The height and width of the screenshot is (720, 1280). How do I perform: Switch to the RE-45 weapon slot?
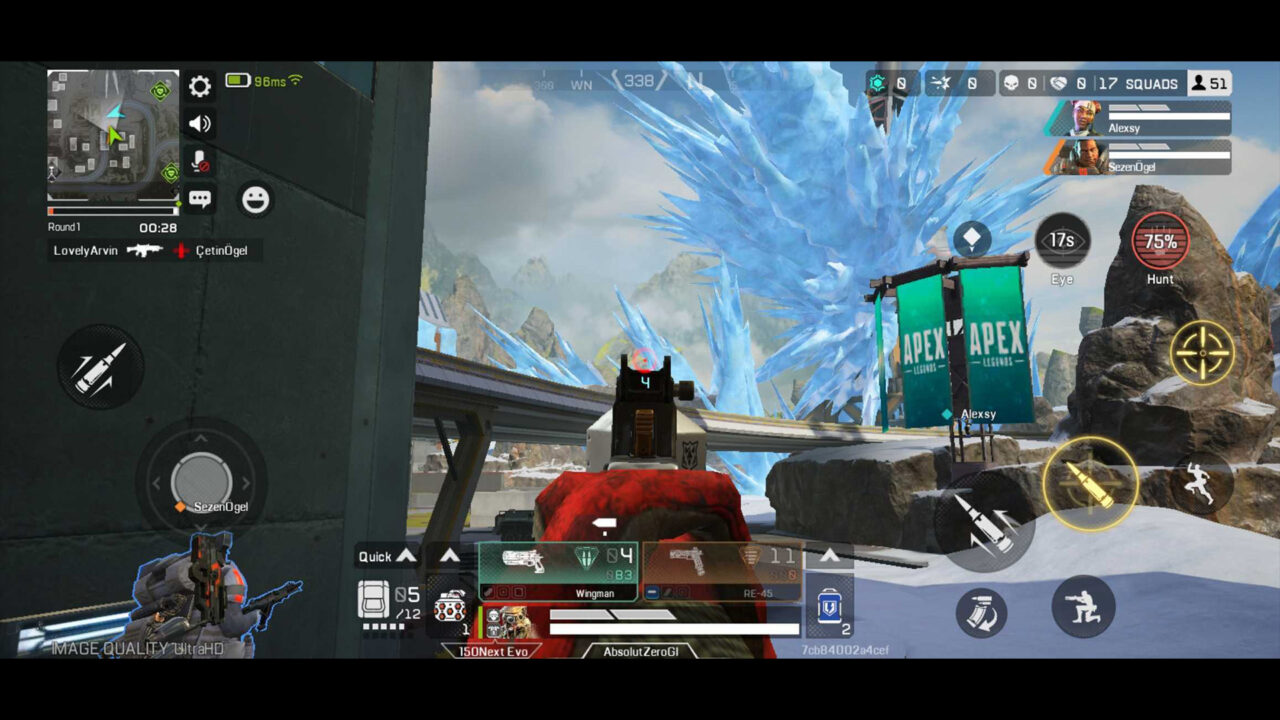click(721, 572)
